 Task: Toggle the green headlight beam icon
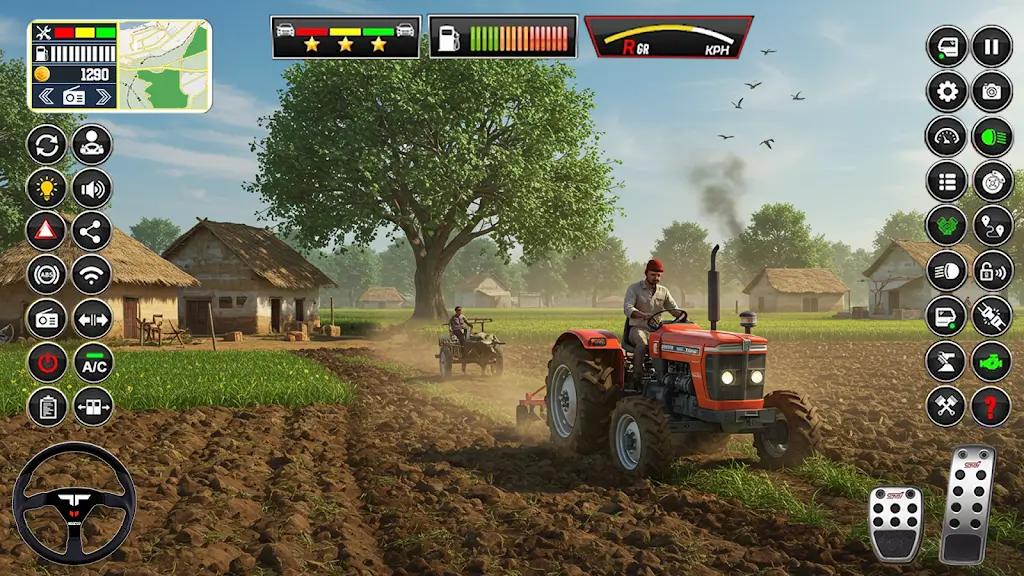[991, 136]
